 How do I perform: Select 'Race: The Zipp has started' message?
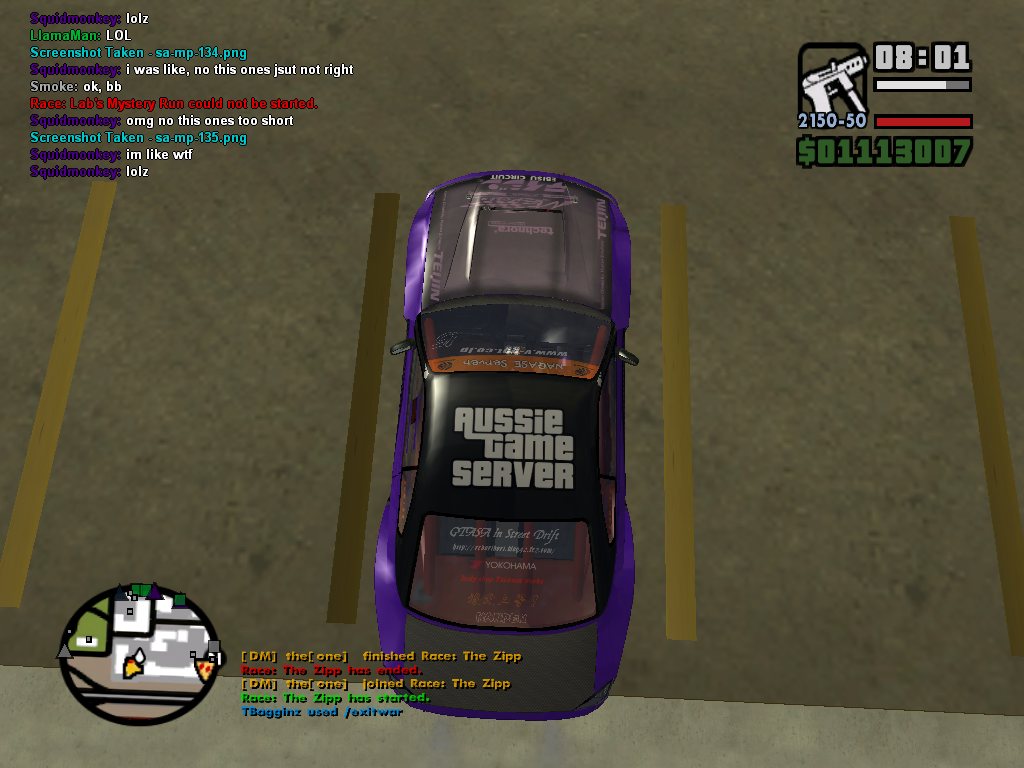(335, 697)
